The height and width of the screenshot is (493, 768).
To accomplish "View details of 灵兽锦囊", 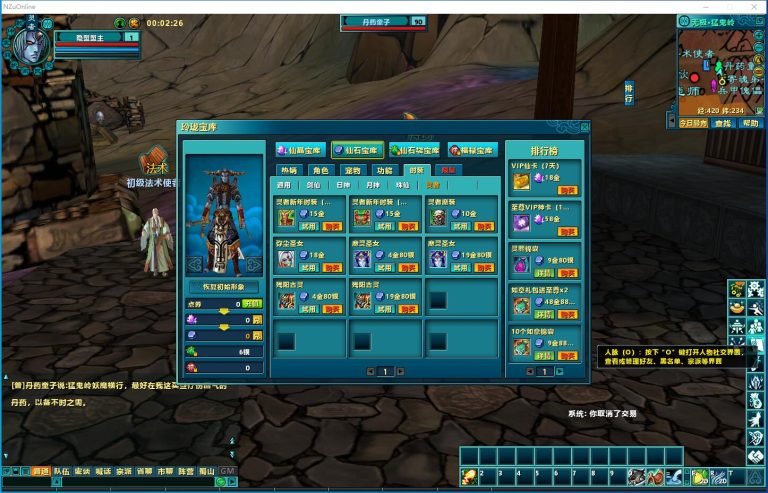I will click(x=545, y=271).
